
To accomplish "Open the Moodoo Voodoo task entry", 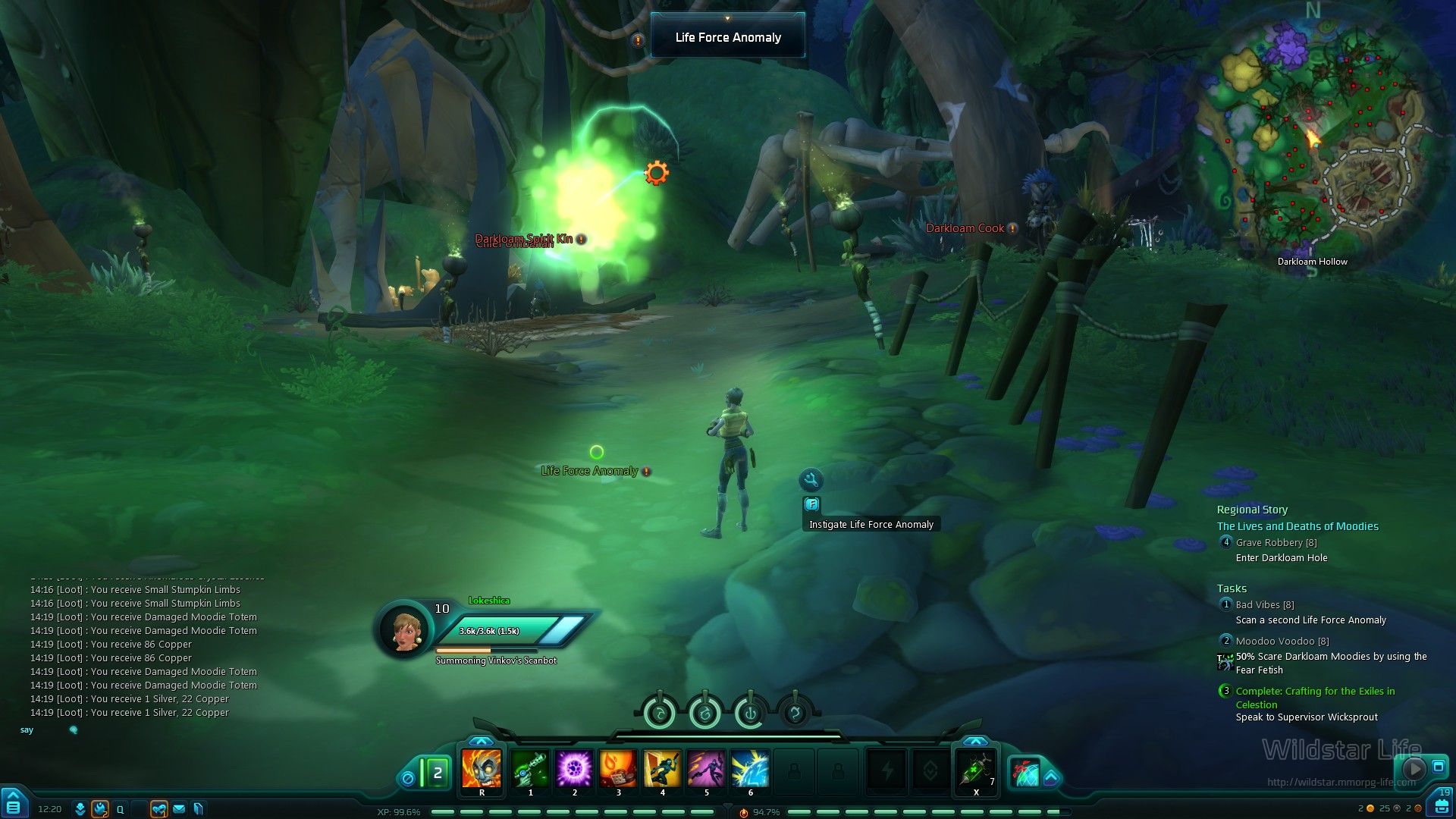I will [1282, 642].
